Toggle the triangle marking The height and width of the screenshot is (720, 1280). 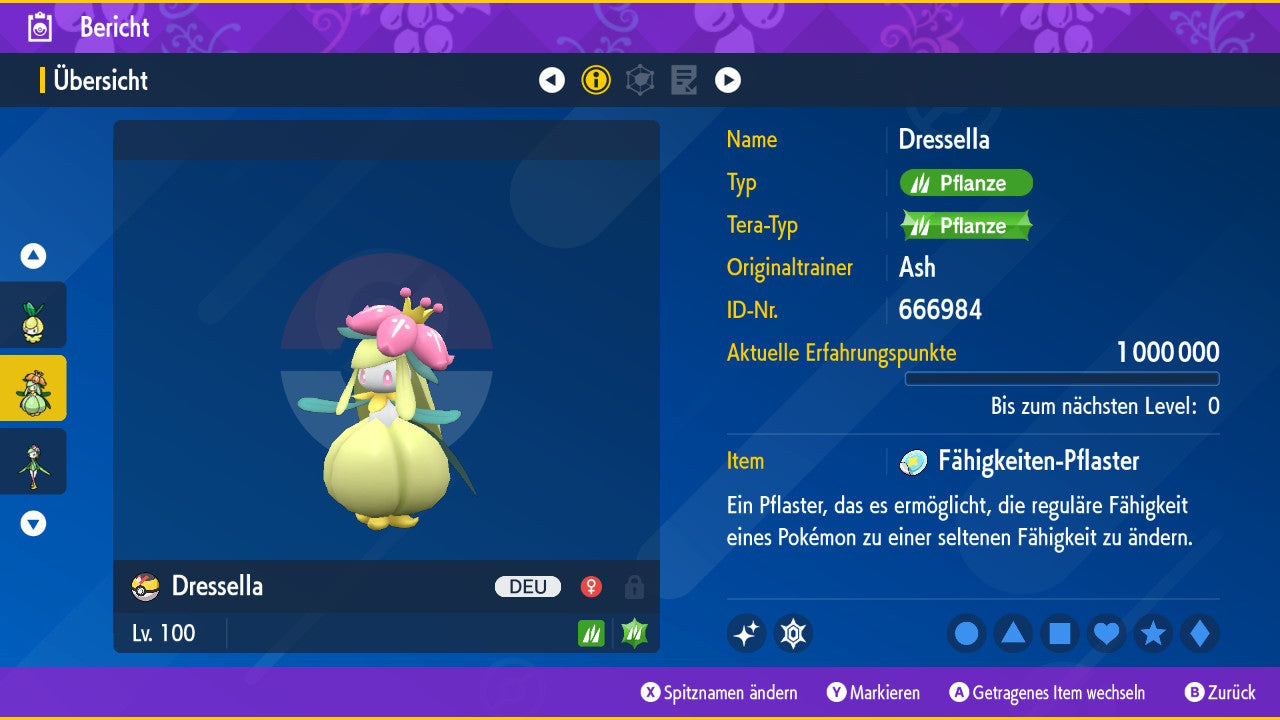pos(1013,634)
